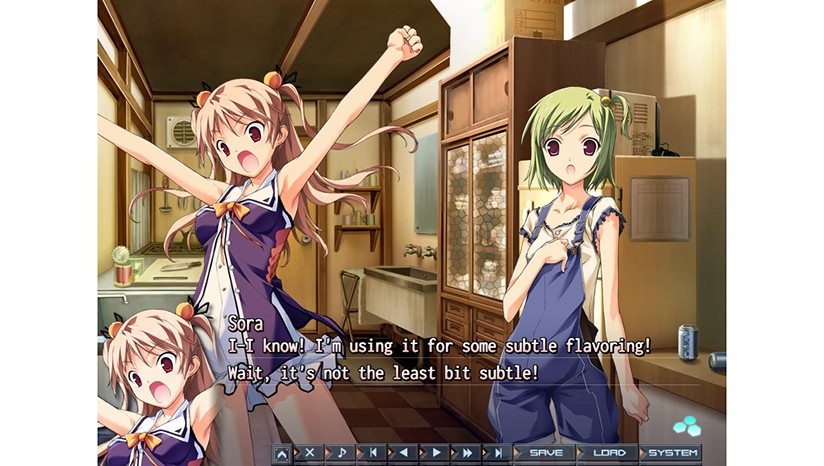Jump back with the previous-skip button
824x466 pixels.
pyautogui.click(x=372, y=453)
